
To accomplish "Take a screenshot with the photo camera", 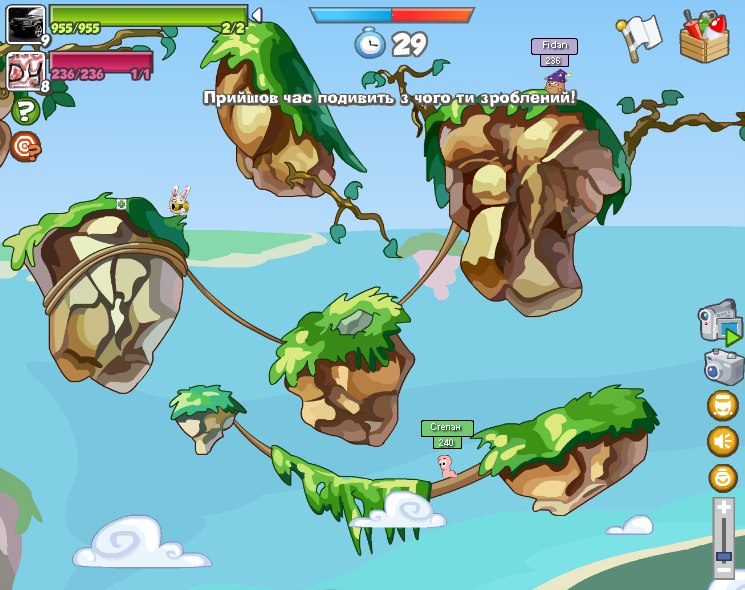I will pos(722,366).
